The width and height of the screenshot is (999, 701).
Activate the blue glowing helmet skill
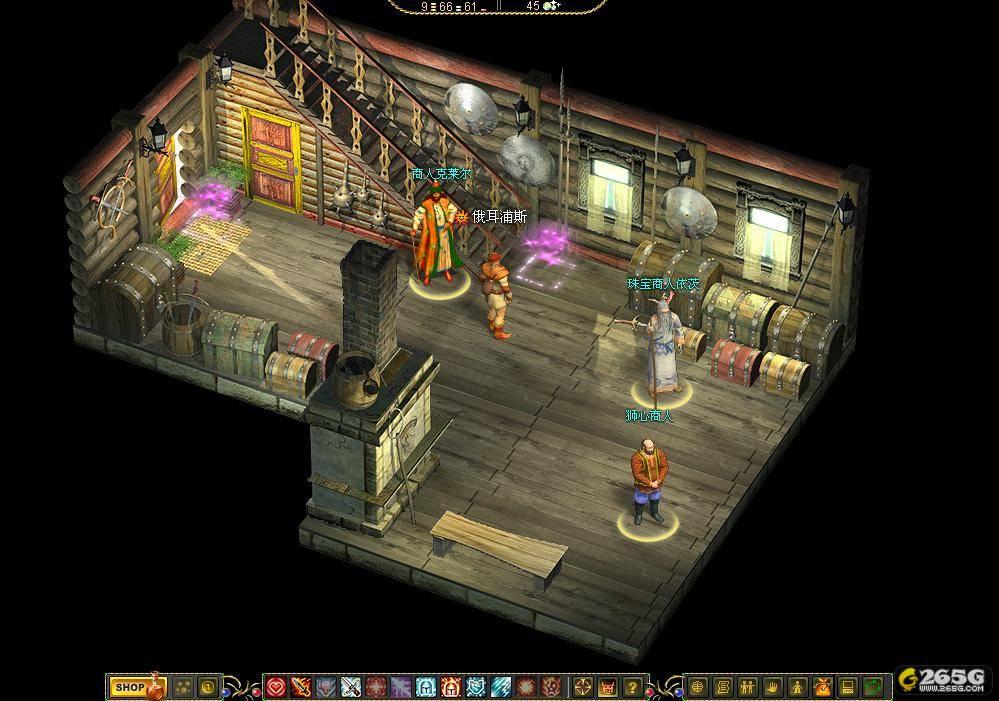426,687
